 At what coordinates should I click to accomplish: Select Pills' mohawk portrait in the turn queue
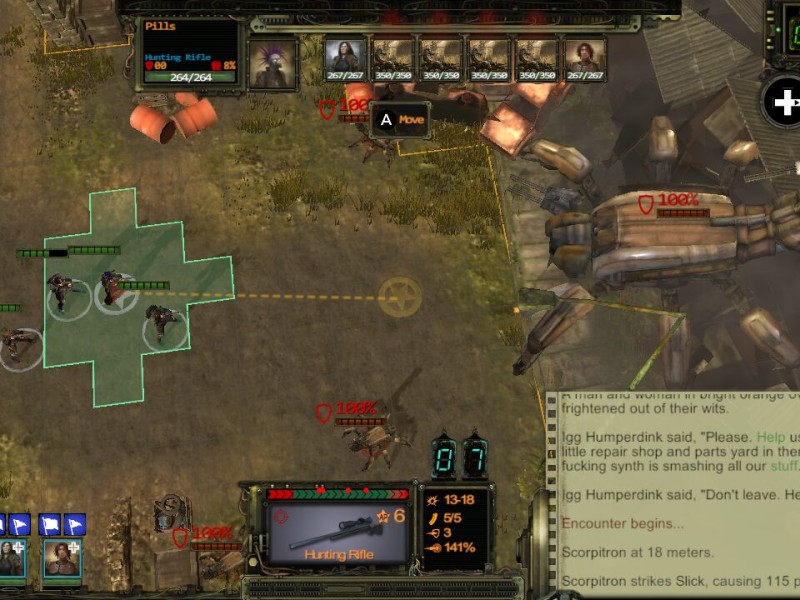[273, 63]
